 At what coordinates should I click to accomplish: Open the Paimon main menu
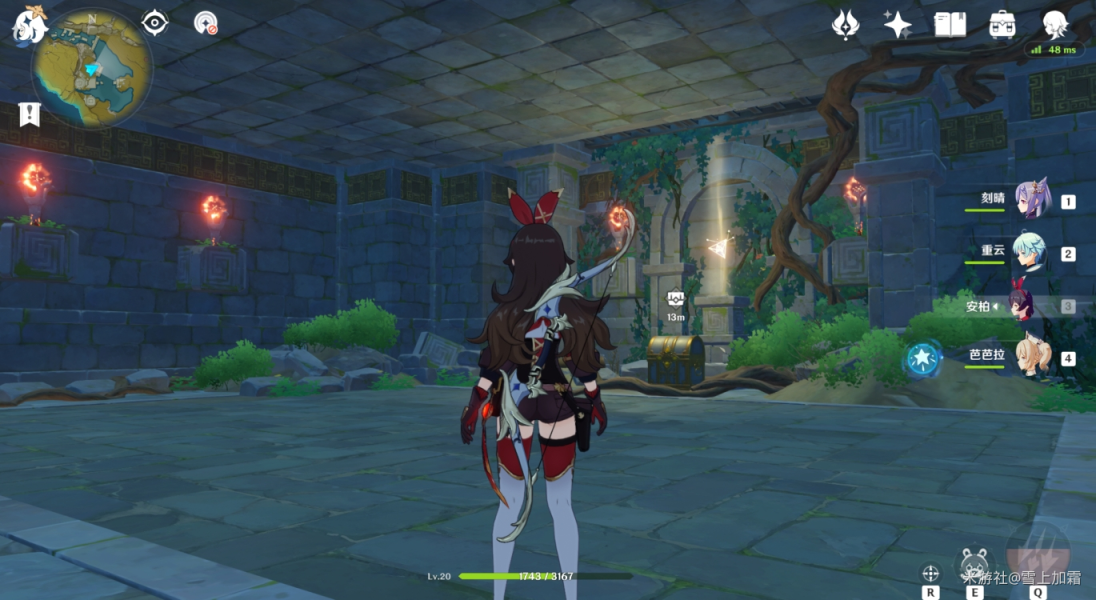click(26, 25)
